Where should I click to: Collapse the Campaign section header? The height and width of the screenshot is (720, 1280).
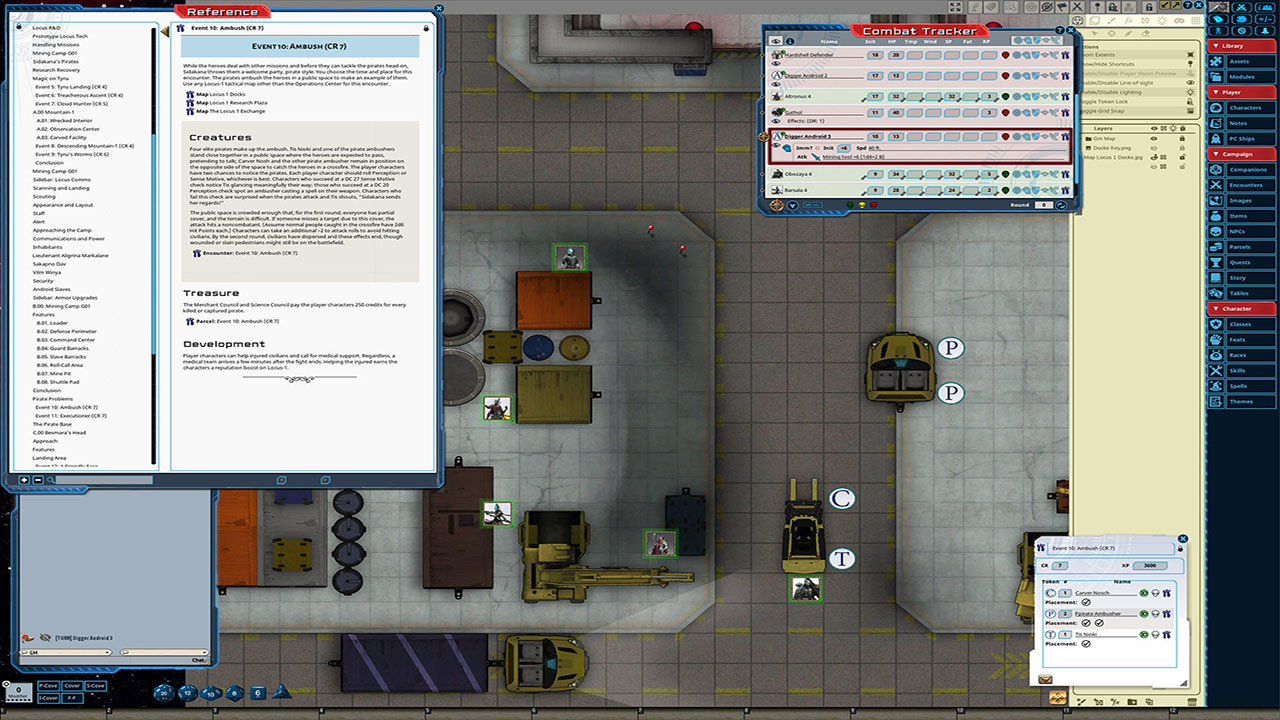pos(1237,152)
